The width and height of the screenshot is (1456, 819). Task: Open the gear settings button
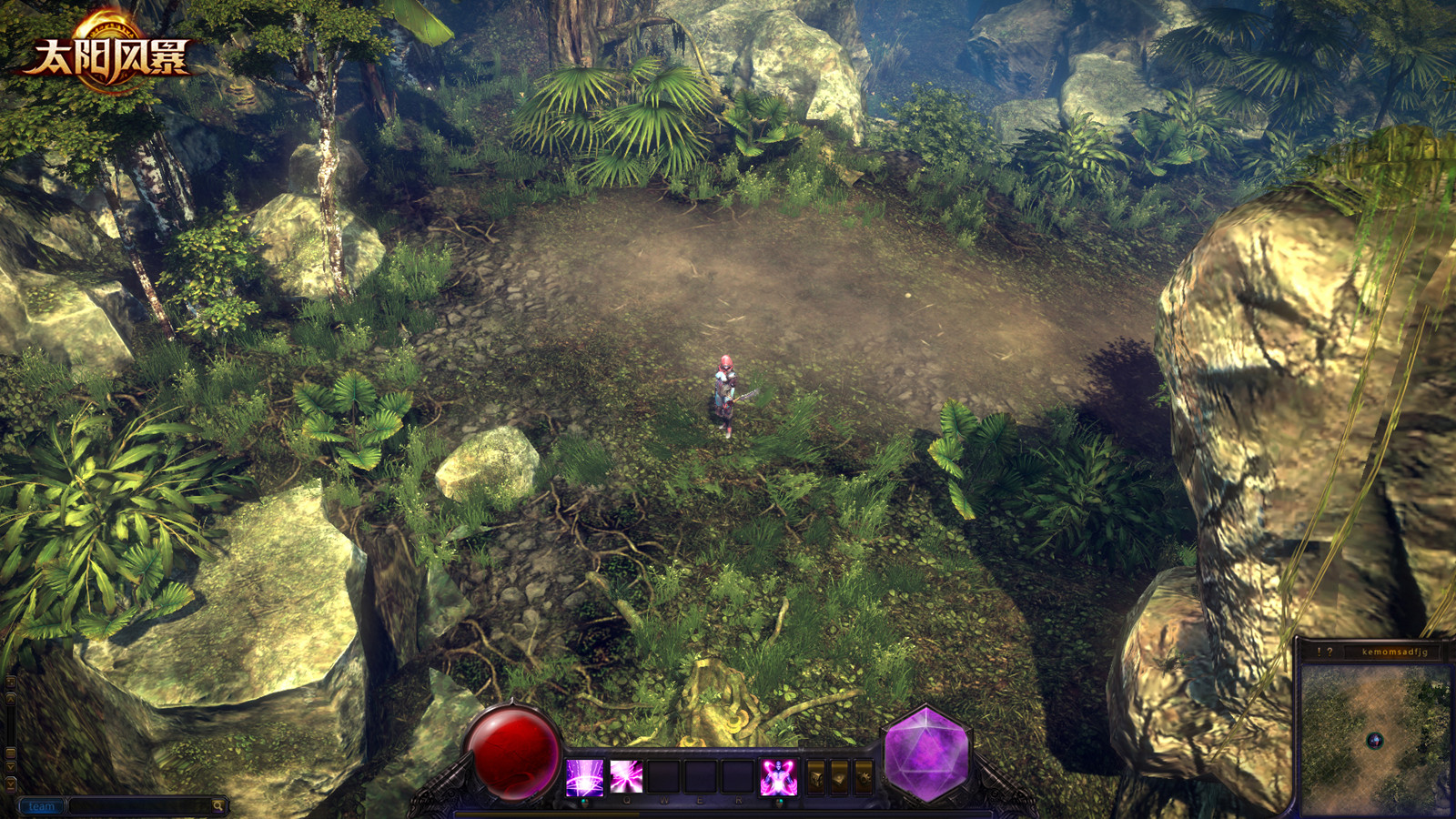(864, 777)
